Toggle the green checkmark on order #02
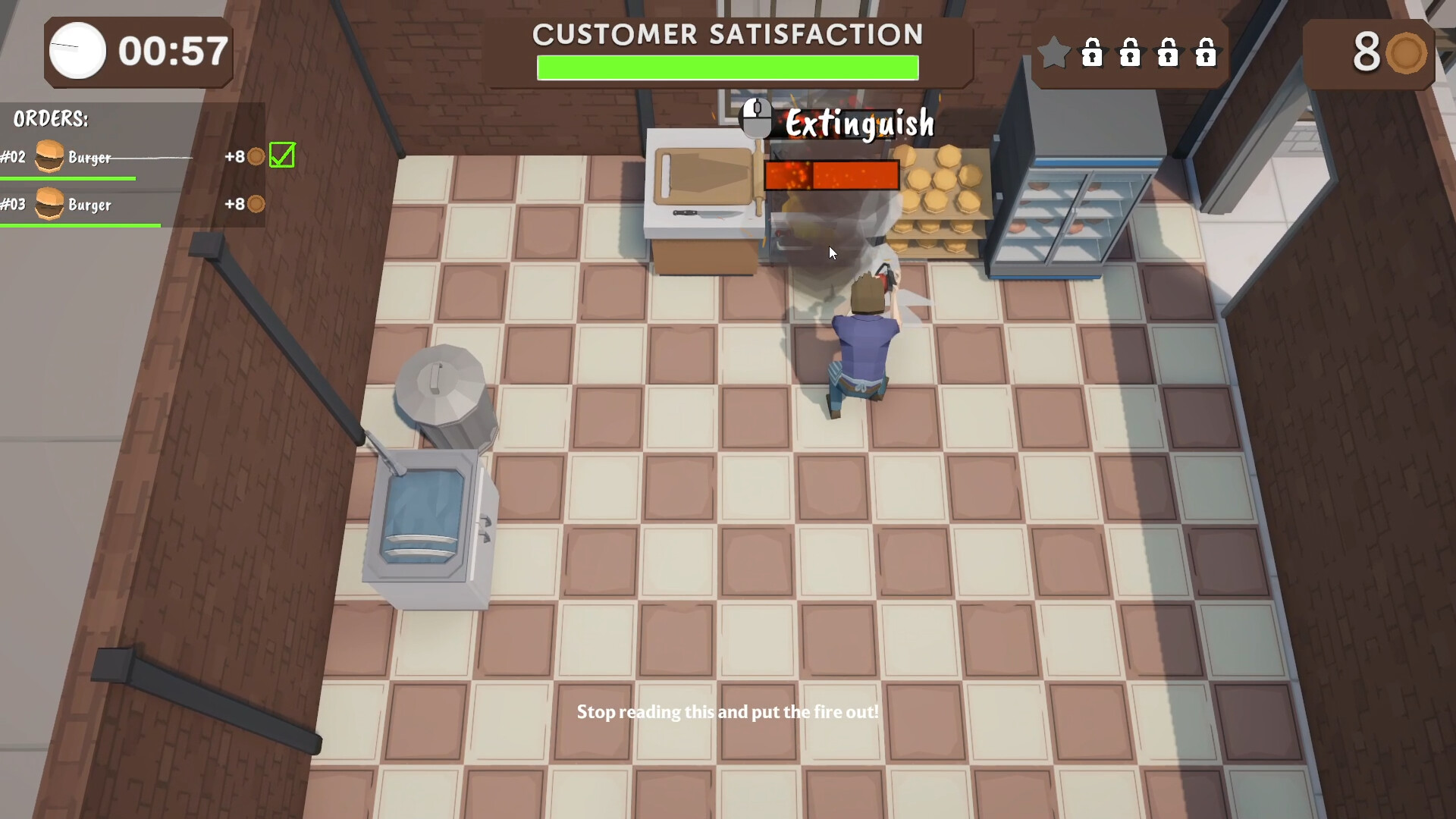Screen dimensions: 1456x819 point(281,155)
